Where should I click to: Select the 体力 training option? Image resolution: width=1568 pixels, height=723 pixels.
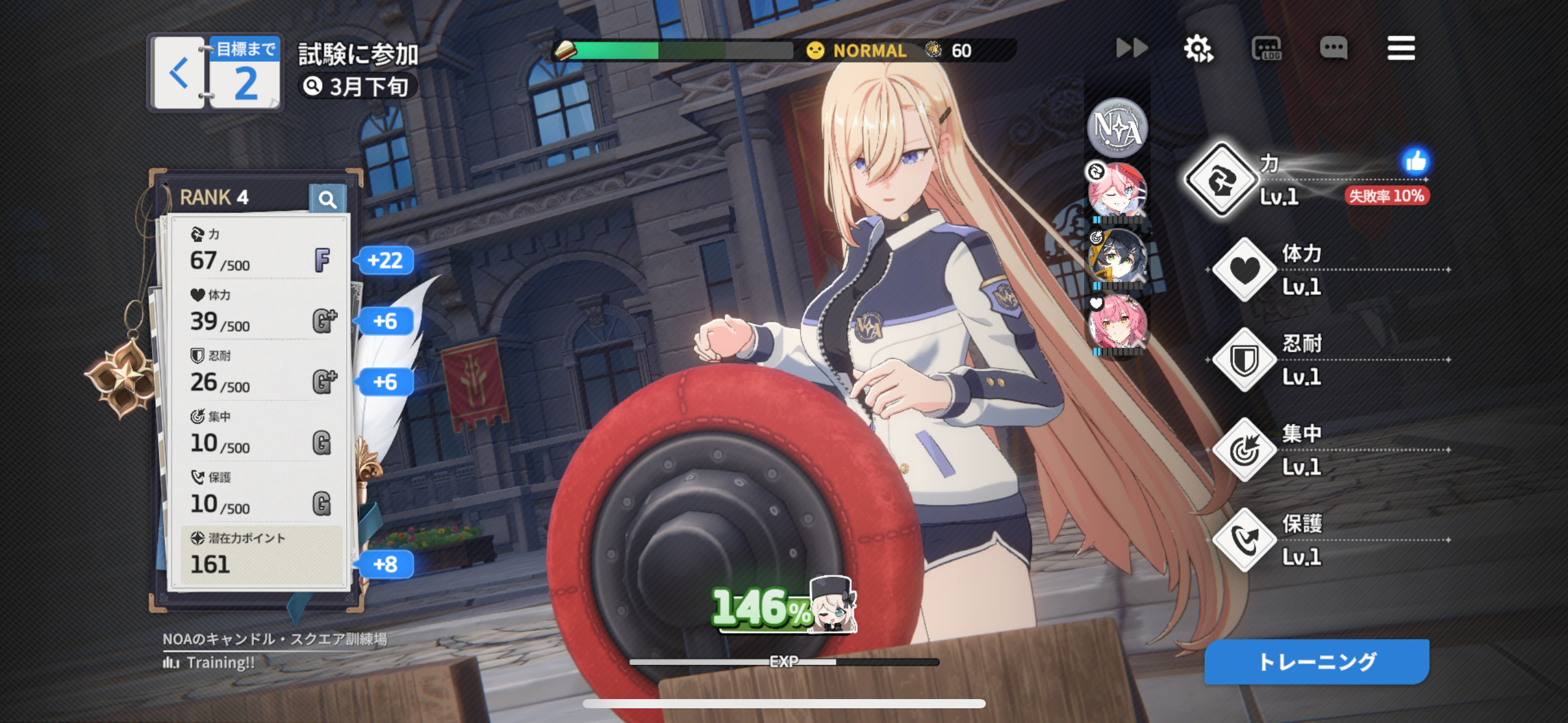(x=1244, y=270)
